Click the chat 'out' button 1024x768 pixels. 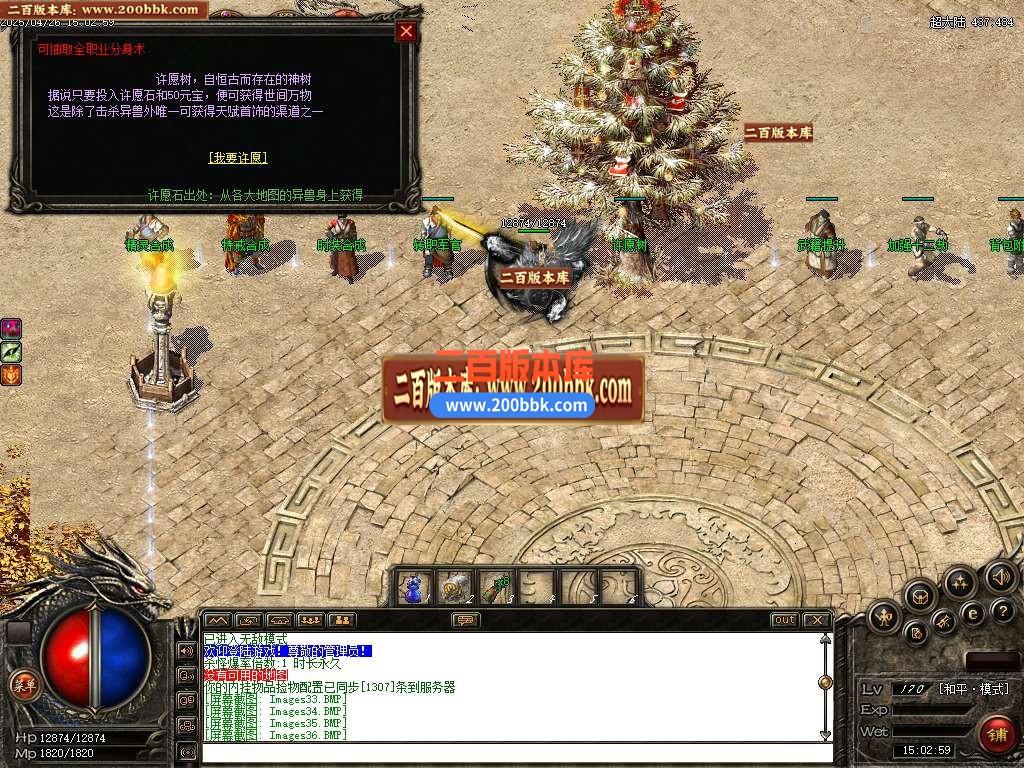pyautogui.click(x=785, y=620)
